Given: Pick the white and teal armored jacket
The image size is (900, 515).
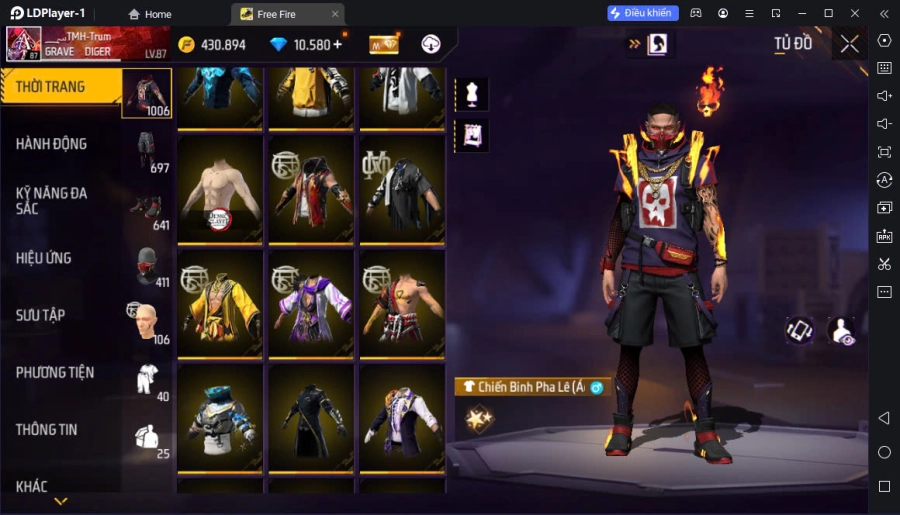Looking at the screenshot, I should [221, 420].
